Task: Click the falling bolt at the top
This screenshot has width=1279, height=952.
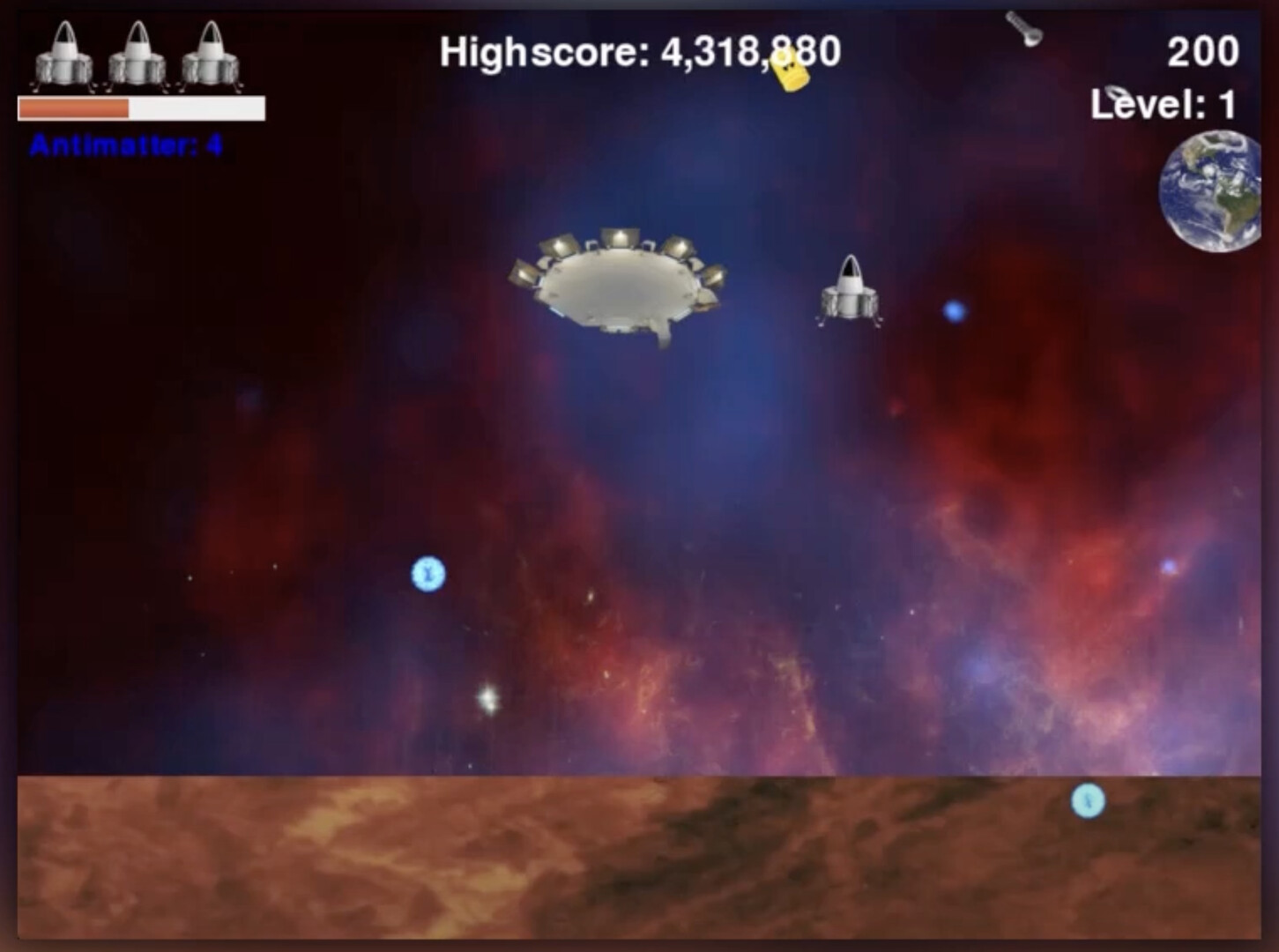Action: (1025, 28)
